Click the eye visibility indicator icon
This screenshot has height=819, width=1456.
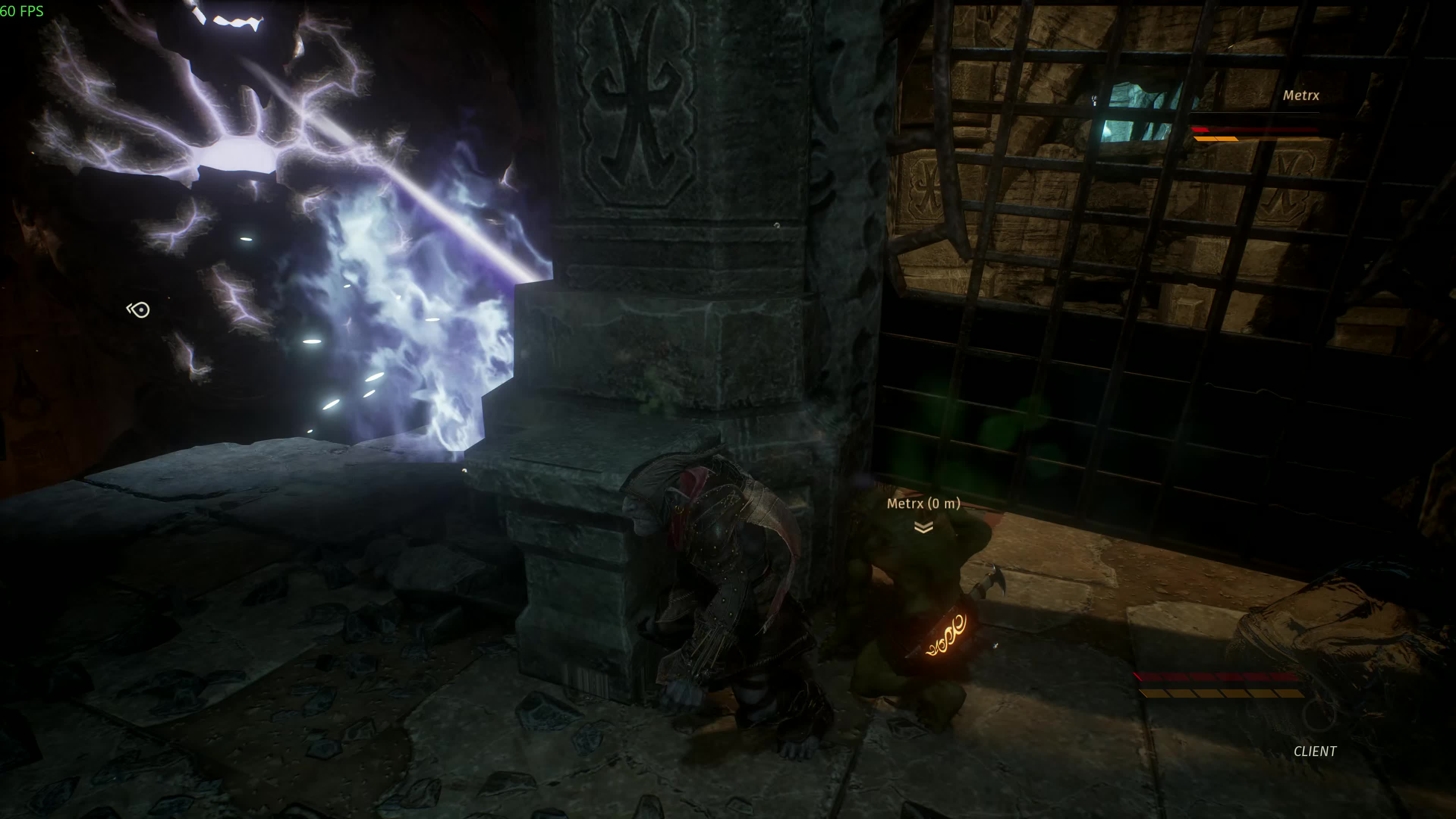point(138,309)
